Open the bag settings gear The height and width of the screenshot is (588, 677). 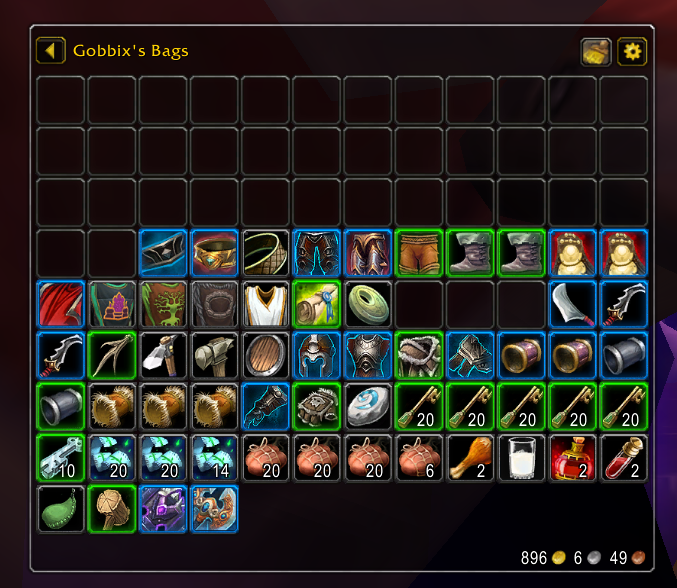(x=632, y=51)
